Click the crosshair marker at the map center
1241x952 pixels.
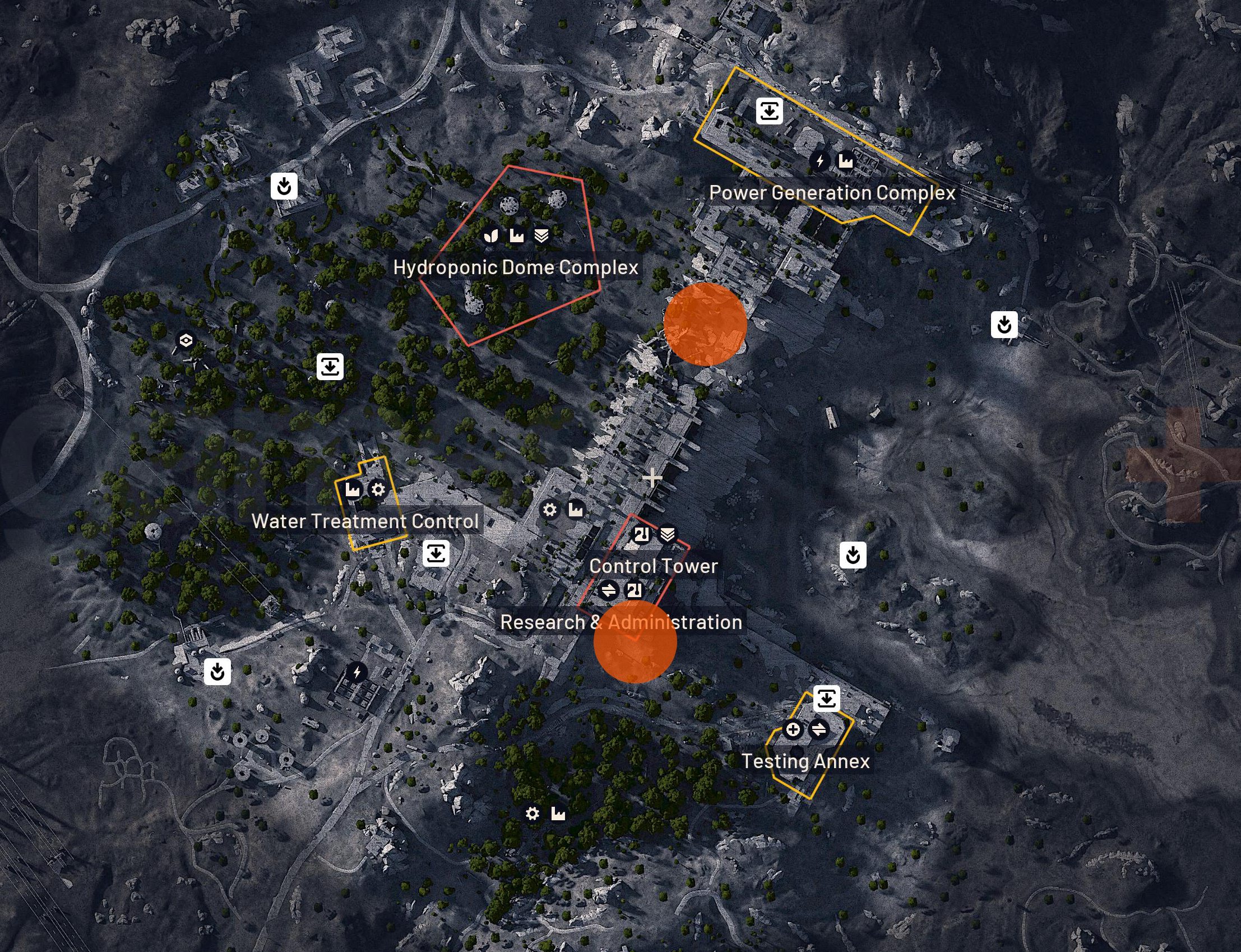click(652, 478)
